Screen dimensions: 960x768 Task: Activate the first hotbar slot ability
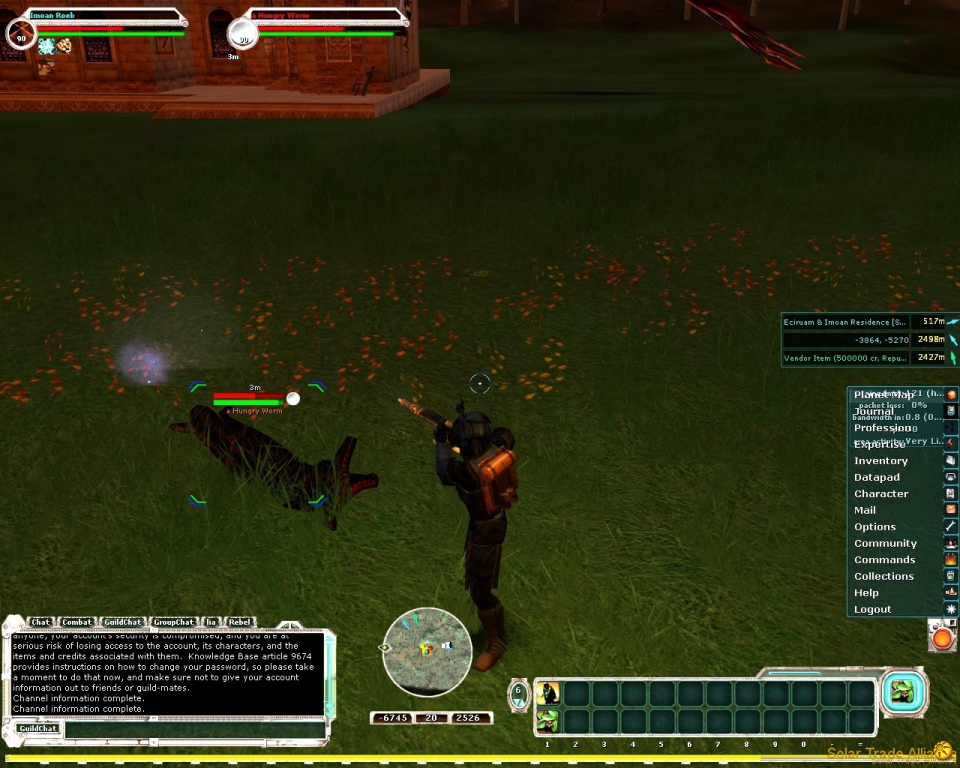[548, 694]
